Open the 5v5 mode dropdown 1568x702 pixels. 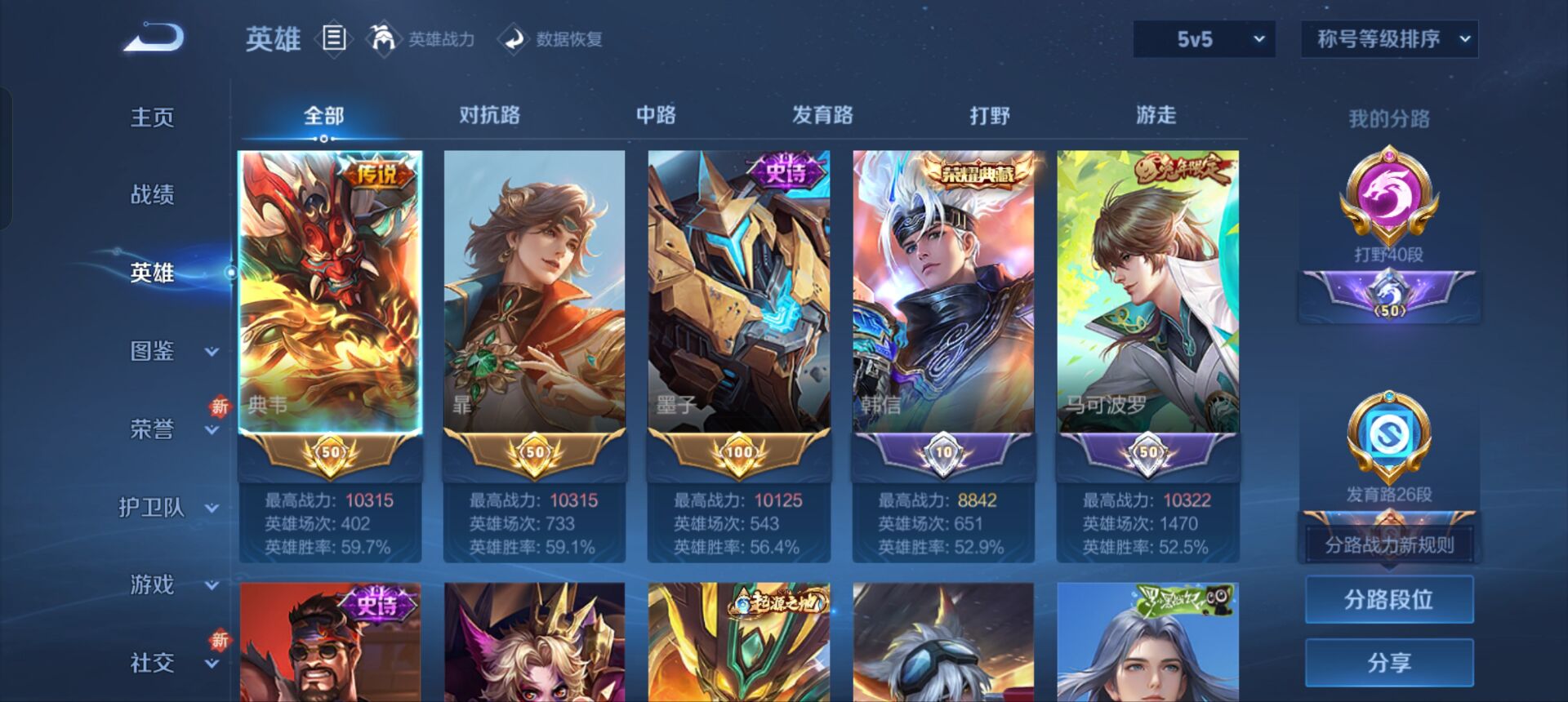click(1202, 37)
